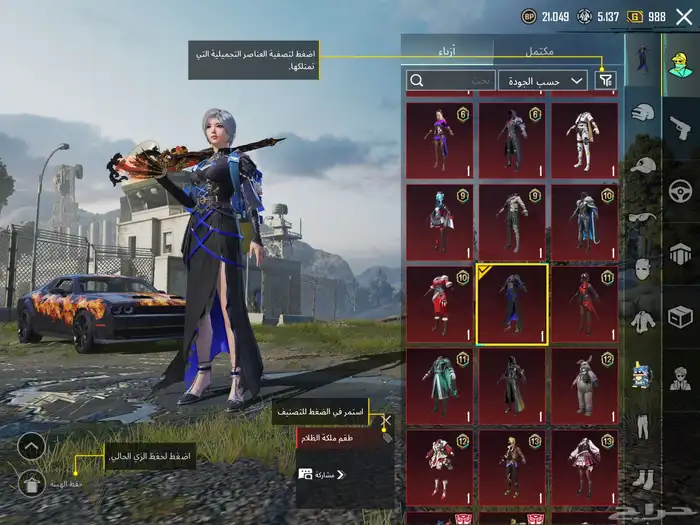
Task: Open the helmet category
Action: click(642, 113)
